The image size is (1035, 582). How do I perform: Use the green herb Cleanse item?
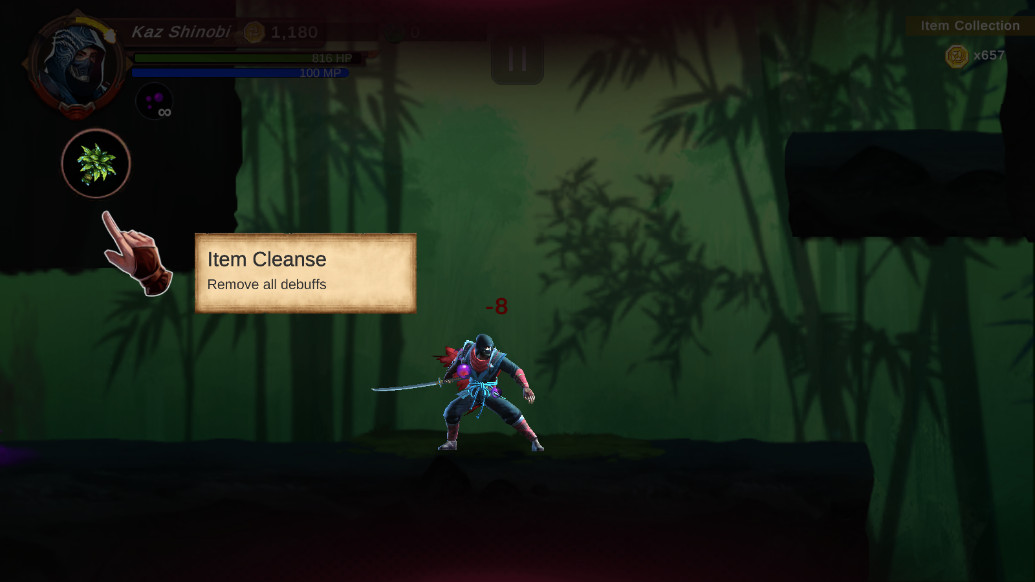coord(96,163)
